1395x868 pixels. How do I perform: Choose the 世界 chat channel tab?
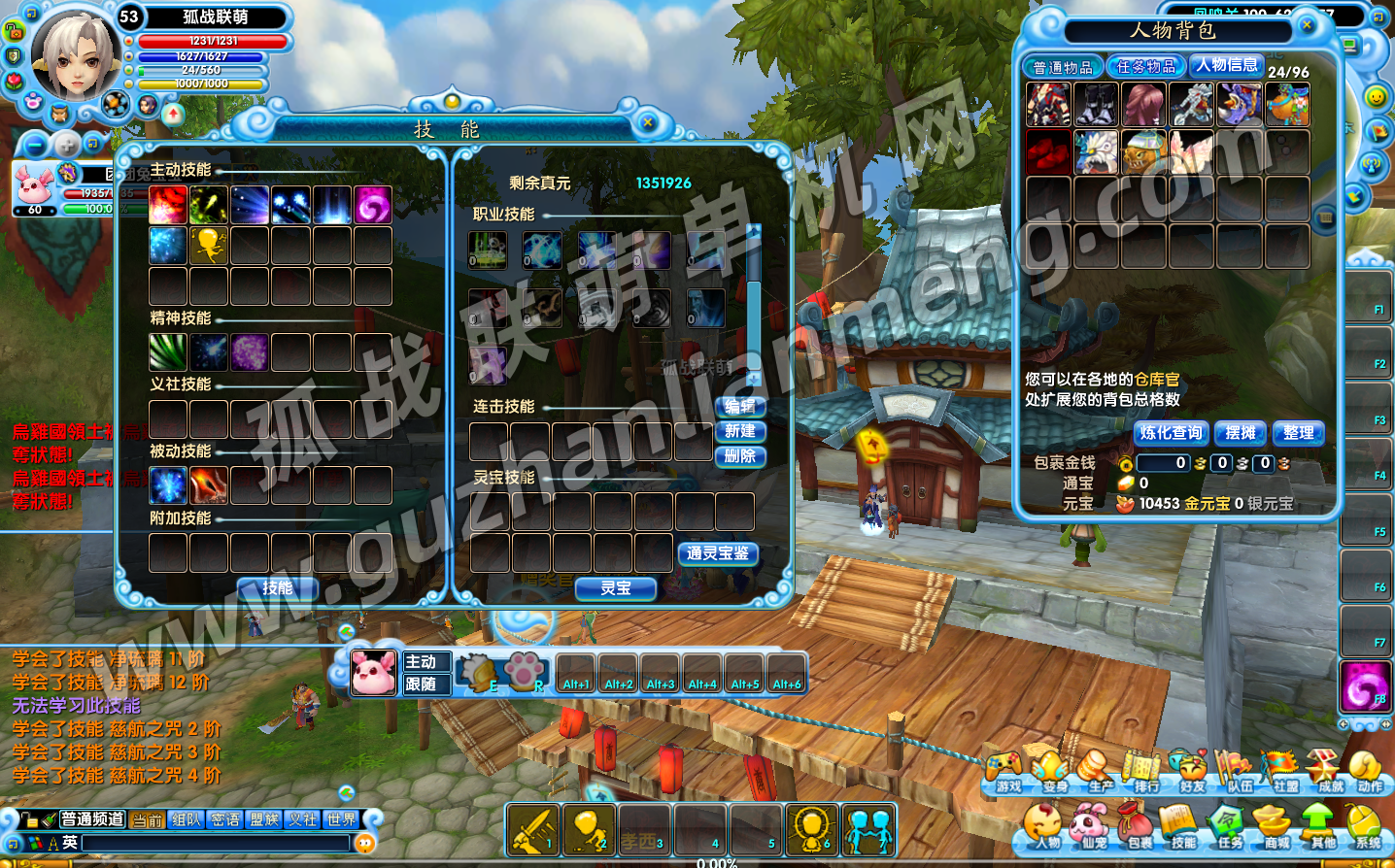[x=341, y=820]
